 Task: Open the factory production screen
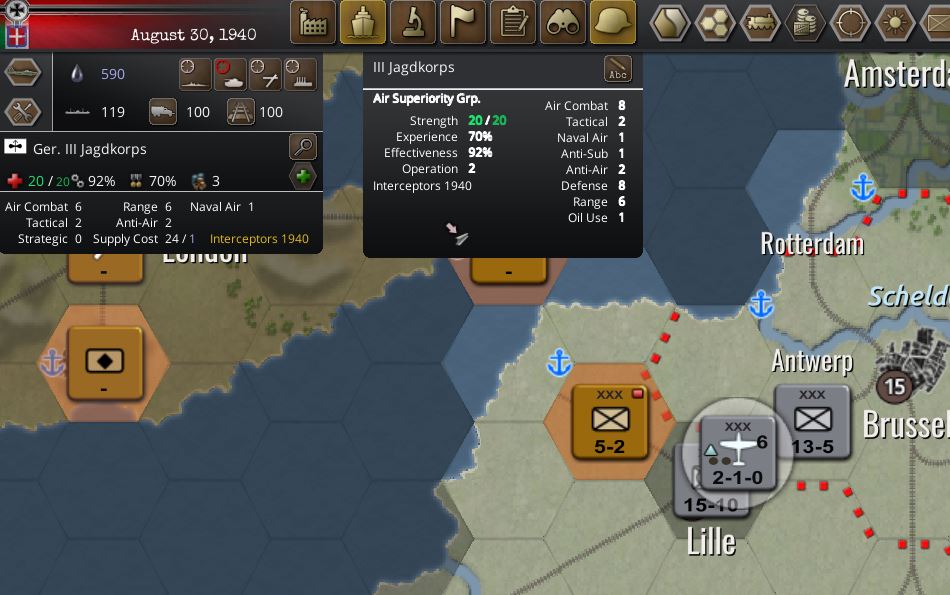click(x=313, y=22)
